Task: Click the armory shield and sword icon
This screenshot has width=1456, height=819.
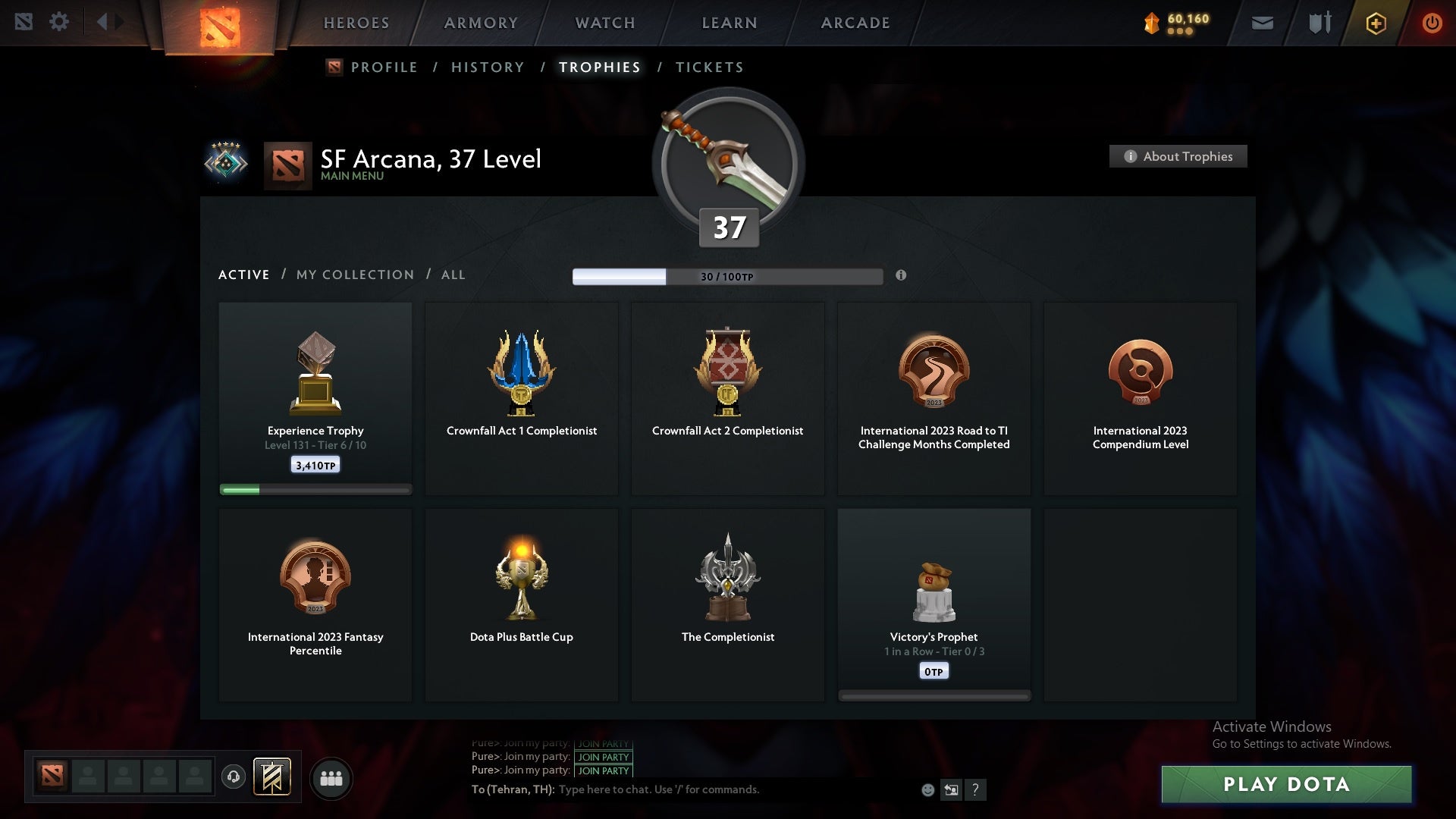Action: [1319, 23]
